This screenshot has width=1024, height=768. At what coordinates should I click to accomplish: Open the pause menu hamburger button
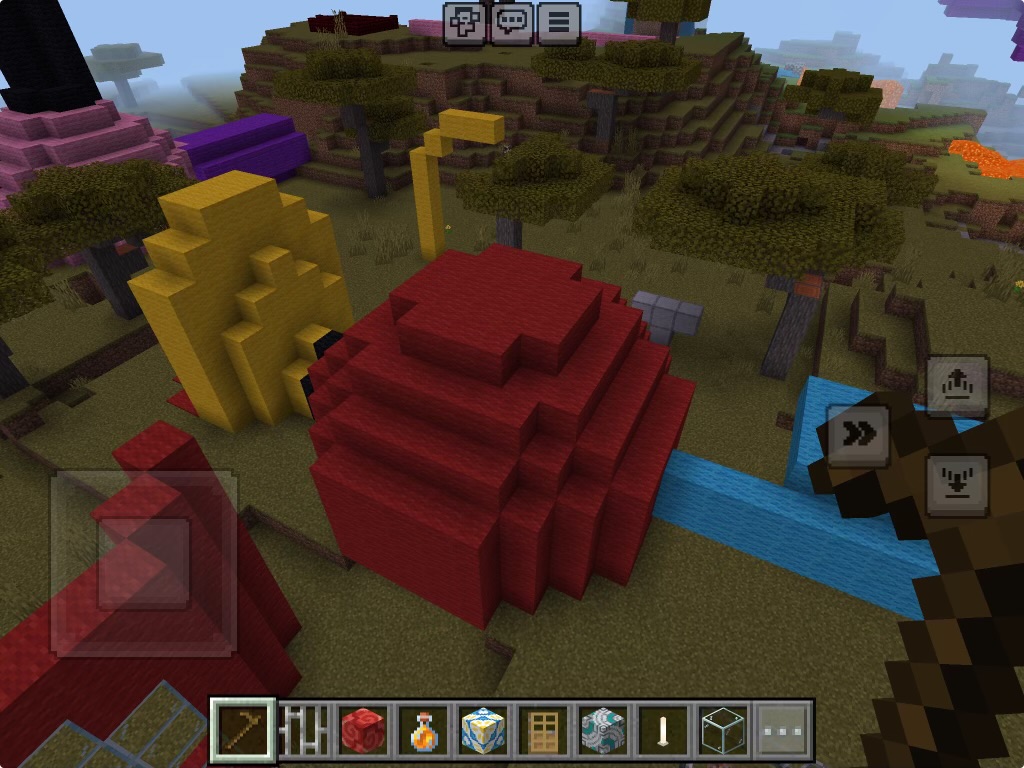point(559,23)
